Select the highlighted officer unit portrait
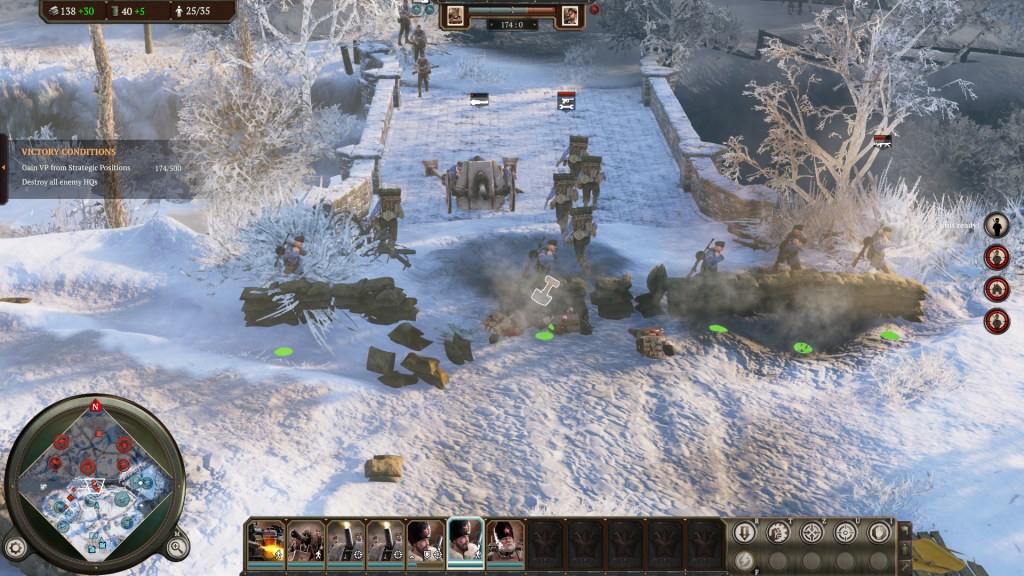1024x576 pixels. pyautogui.click(x=465, y=541)
